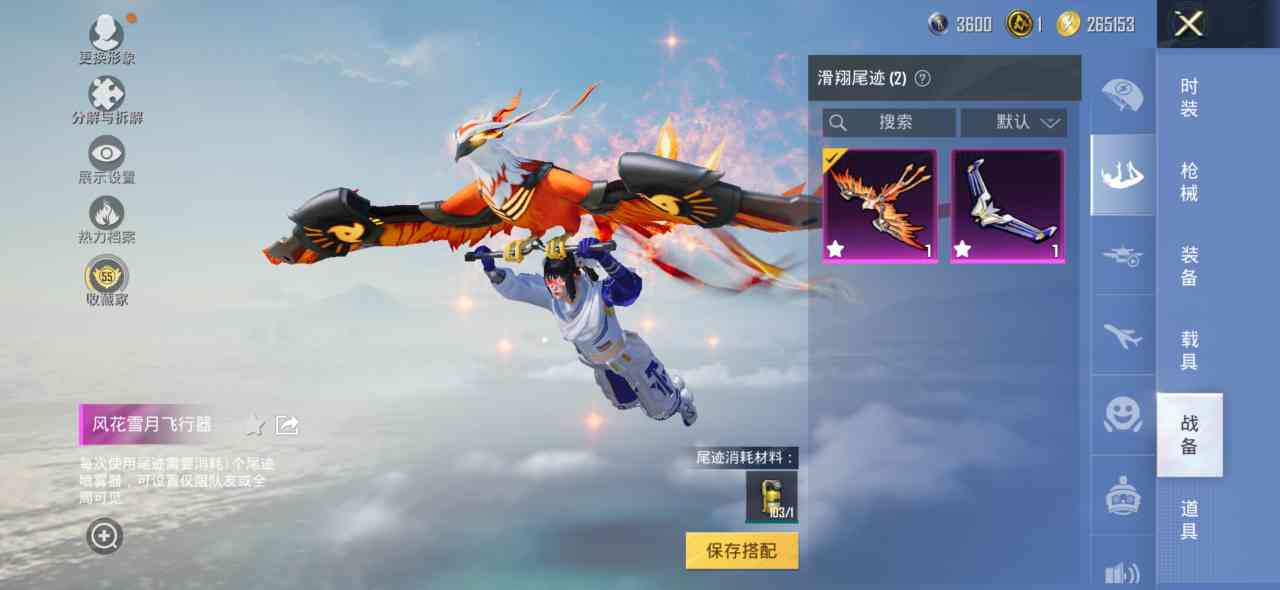Select the flaming phoenix glider trail
The width and height of the screenshot is (1280, 590).
pyautogui.click(x=880, y=206)
